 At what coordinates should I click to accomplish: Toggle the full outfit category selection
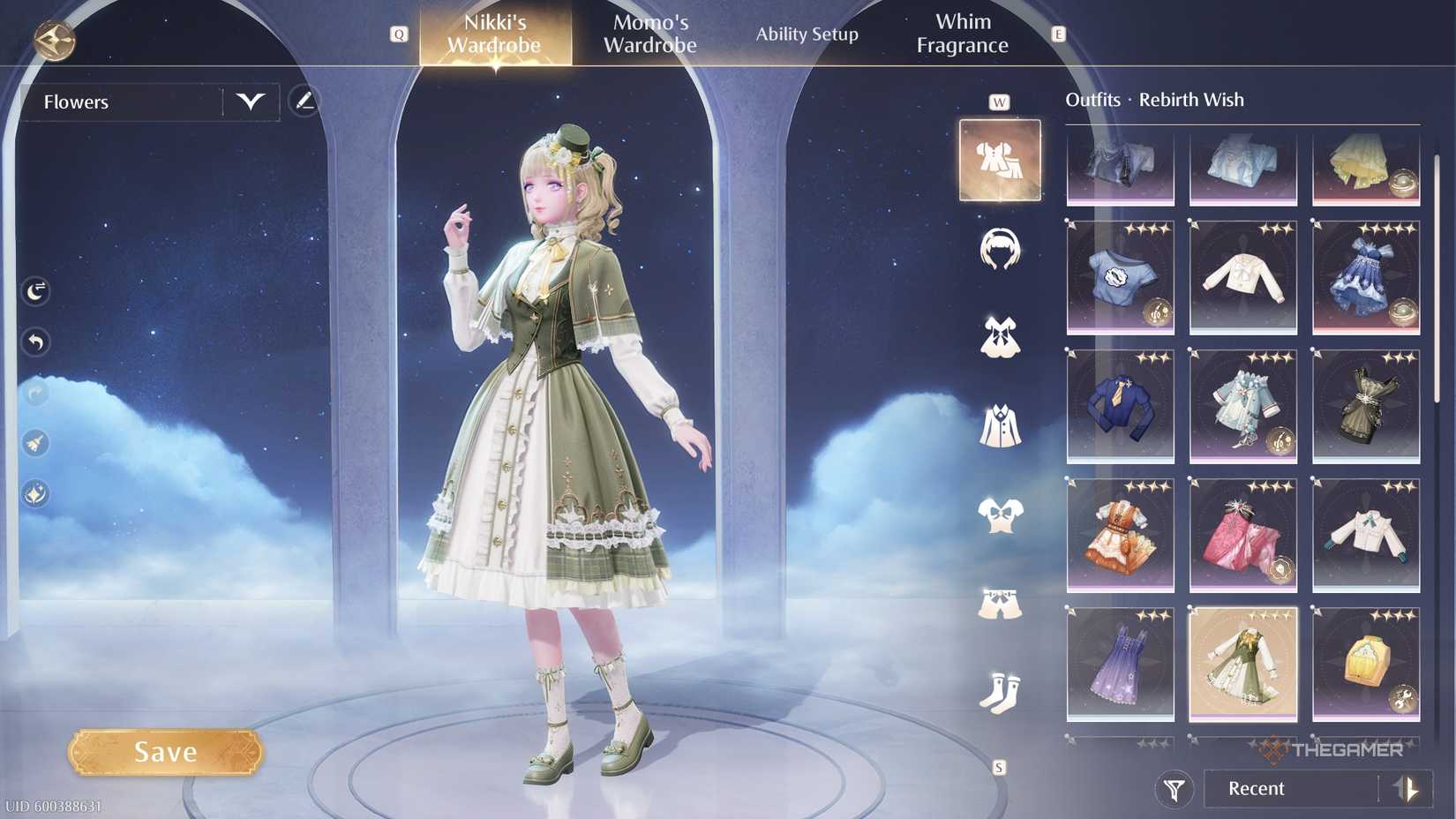[999, 159]
